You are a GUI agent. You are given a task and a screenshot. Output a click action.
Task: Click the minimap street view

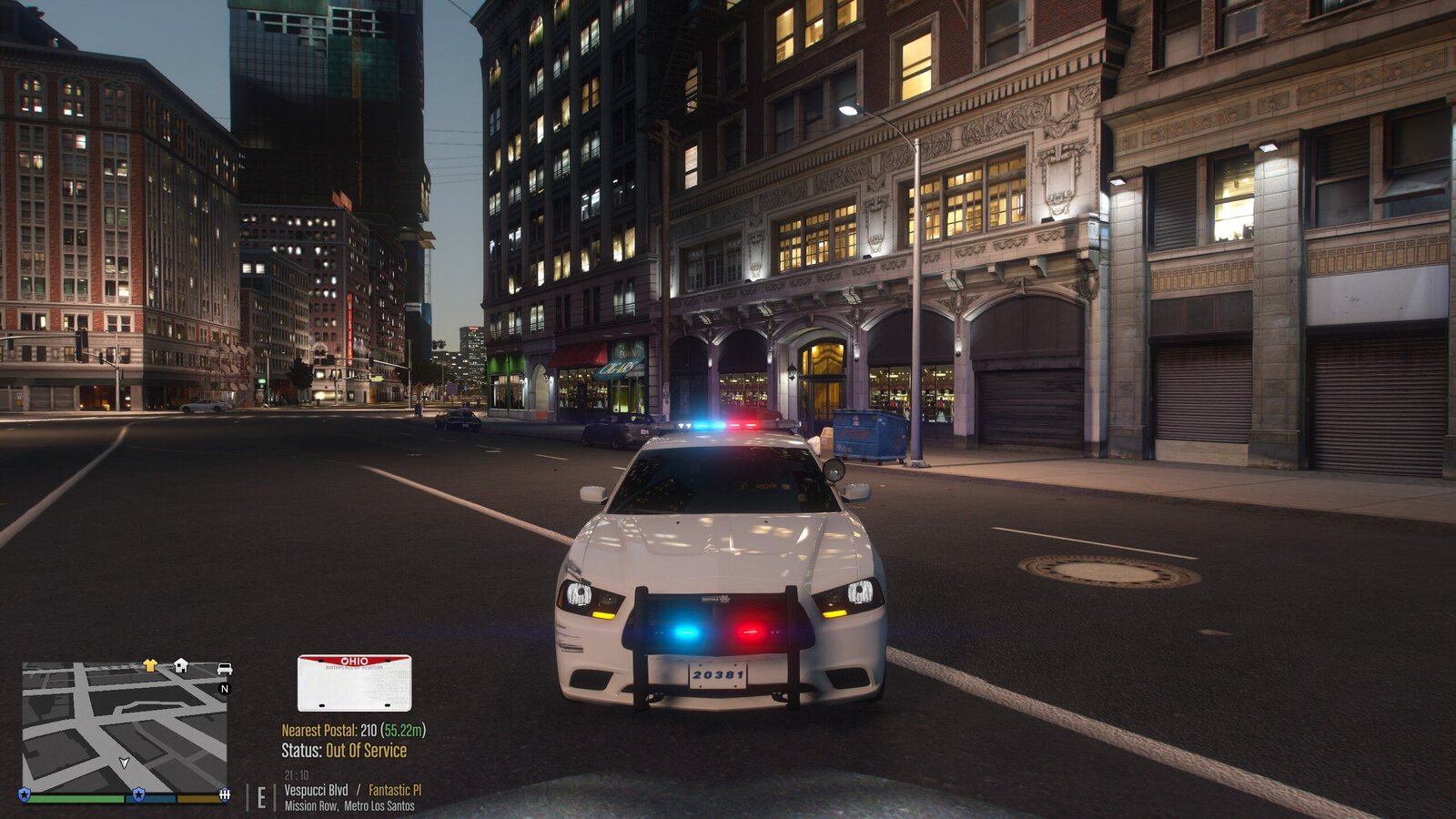125,728
